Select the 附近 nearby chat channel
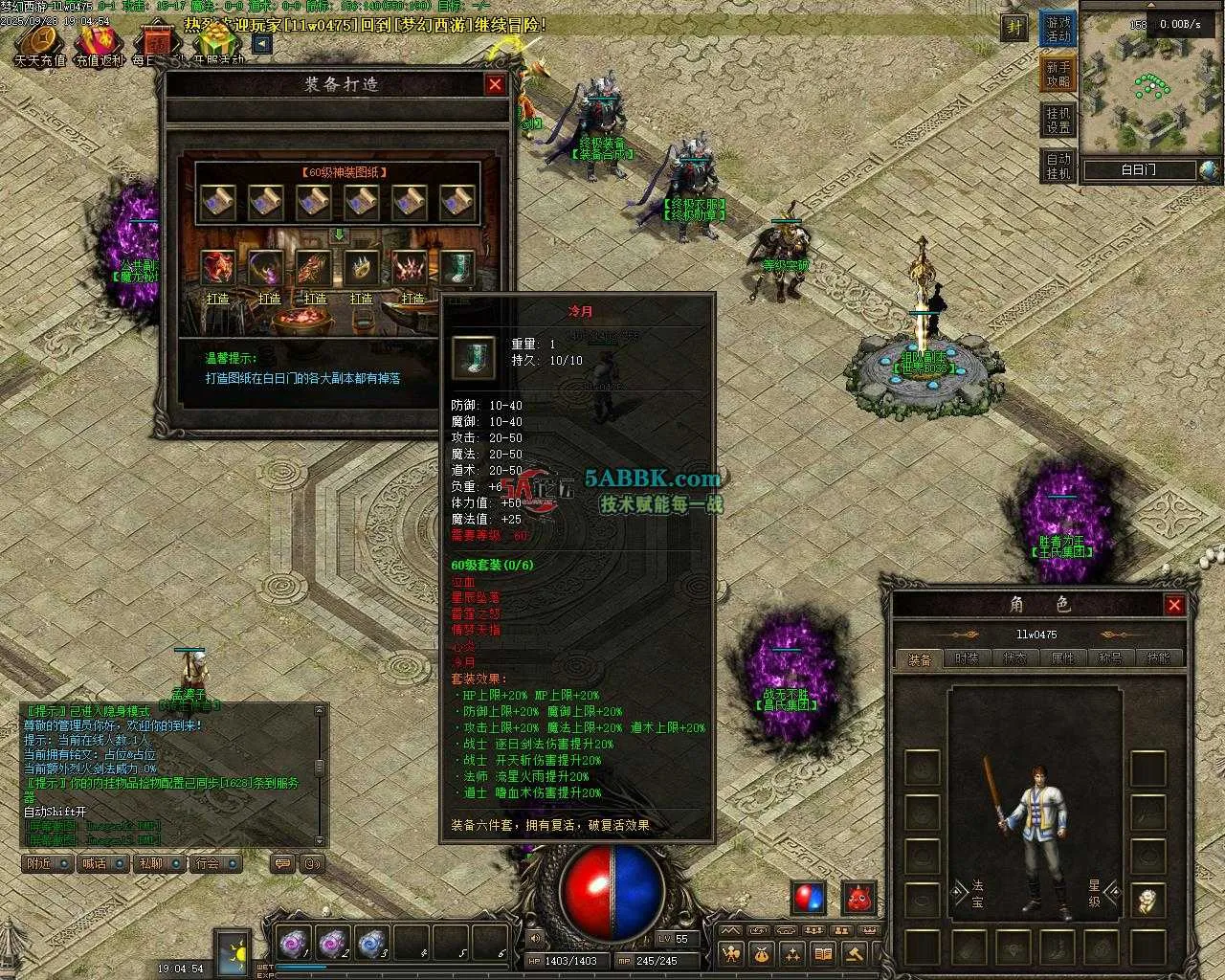Screen dimensions: 1225x980 coord(48,863)
